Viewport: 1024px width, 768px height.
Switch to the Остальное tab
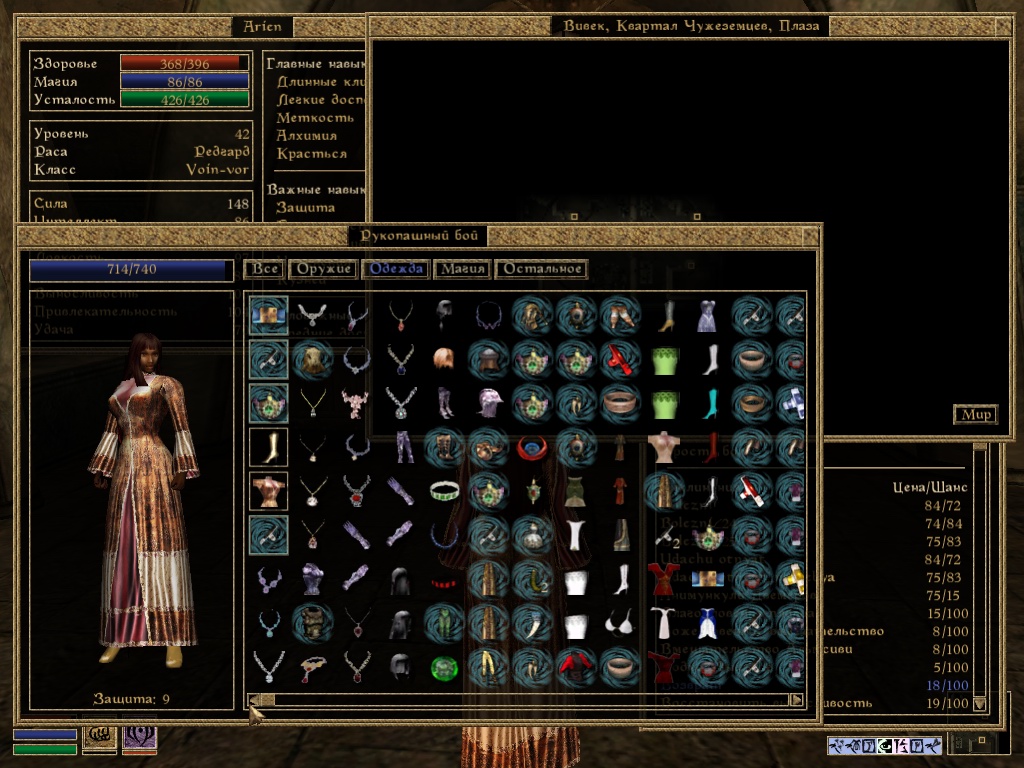point(541,269)
